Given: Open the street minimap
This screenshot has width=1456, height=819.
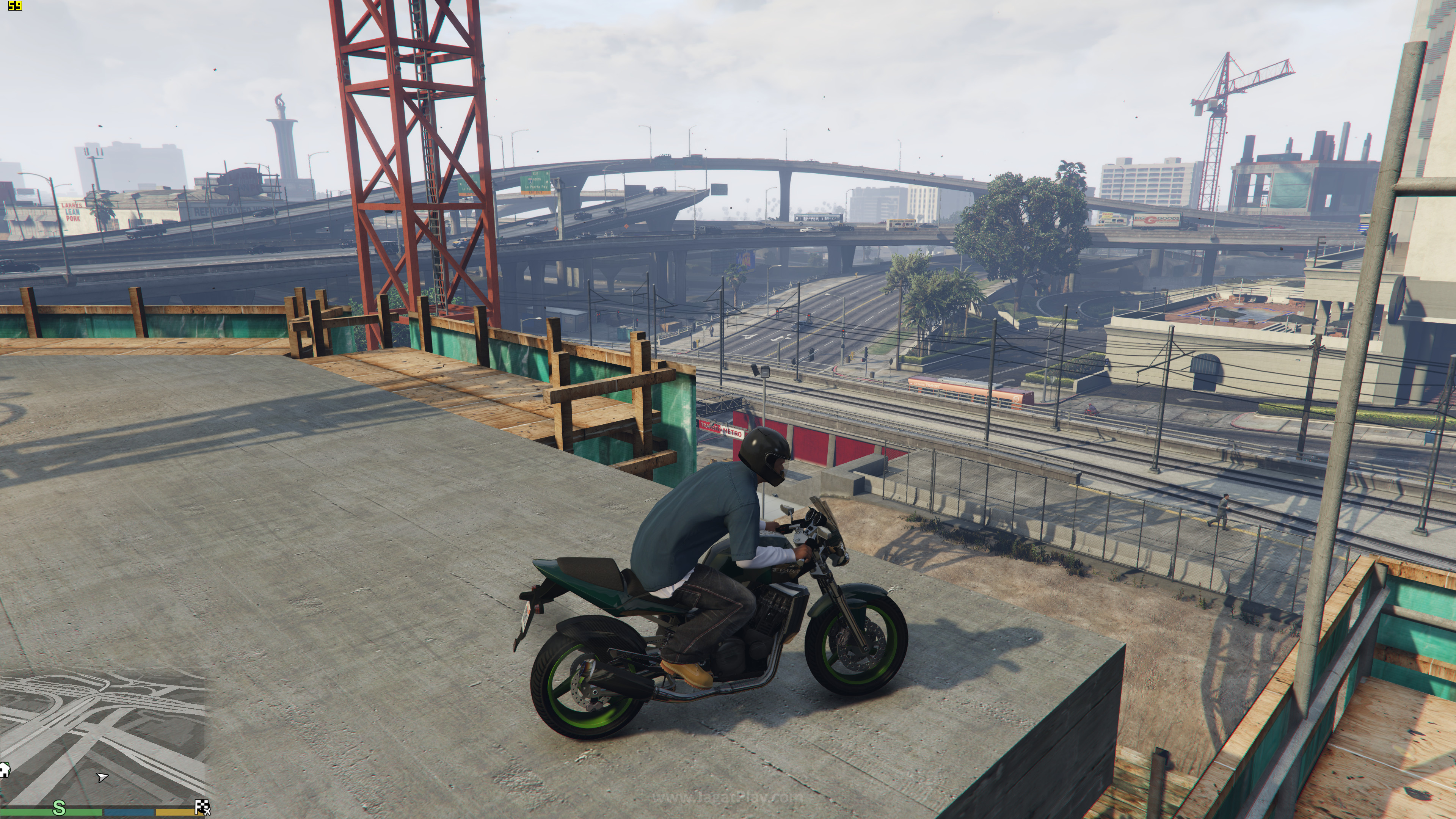Looking at the screenshot, I should [x=105, y=735].
